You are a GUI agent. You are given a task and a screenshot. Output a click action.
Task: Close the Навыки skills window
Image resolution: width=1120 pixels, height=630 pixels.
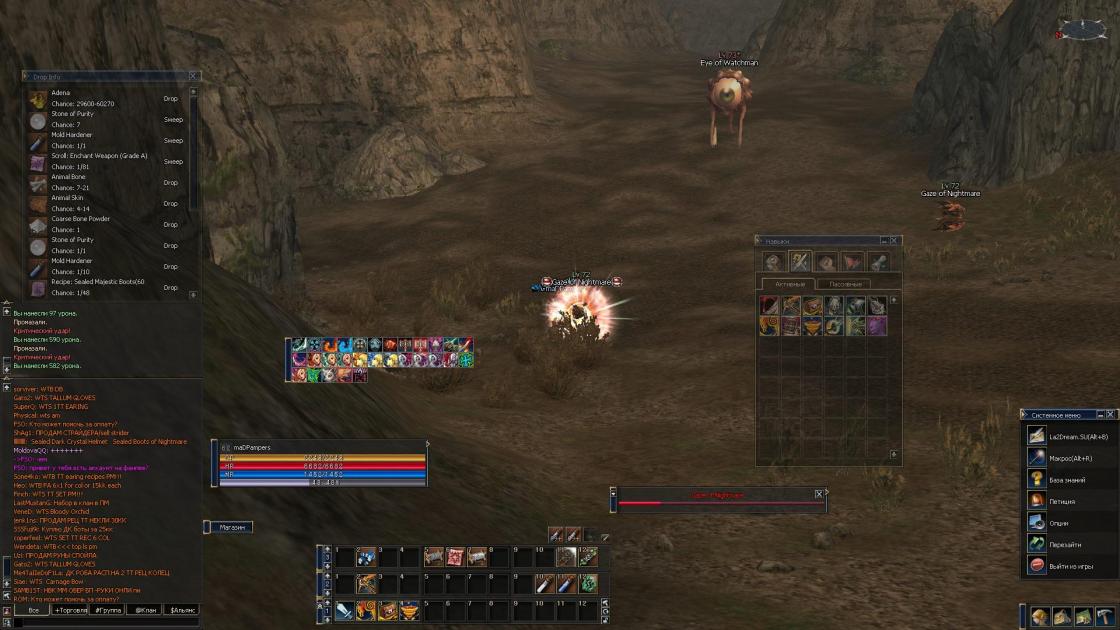(895, 241)
